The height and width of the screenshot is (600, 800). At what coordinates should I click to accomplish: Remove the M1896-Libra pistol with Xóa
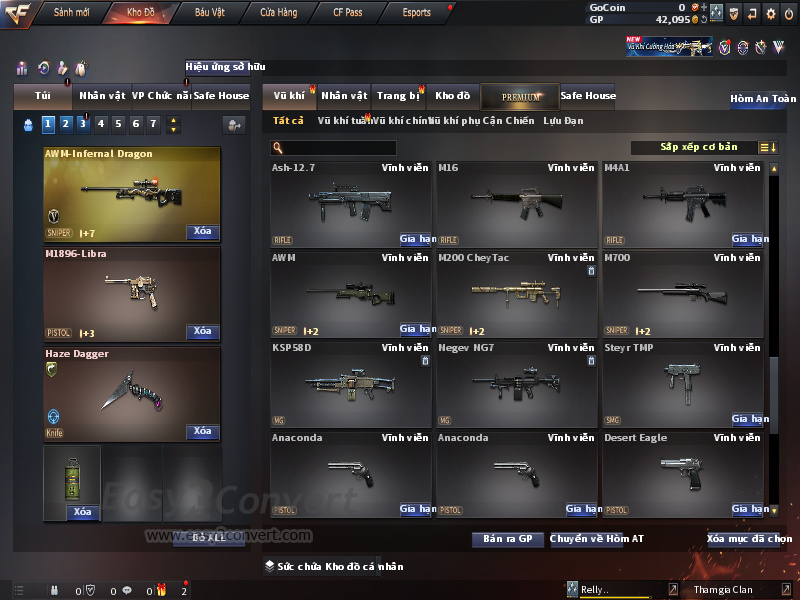click(x=202, y=331)
